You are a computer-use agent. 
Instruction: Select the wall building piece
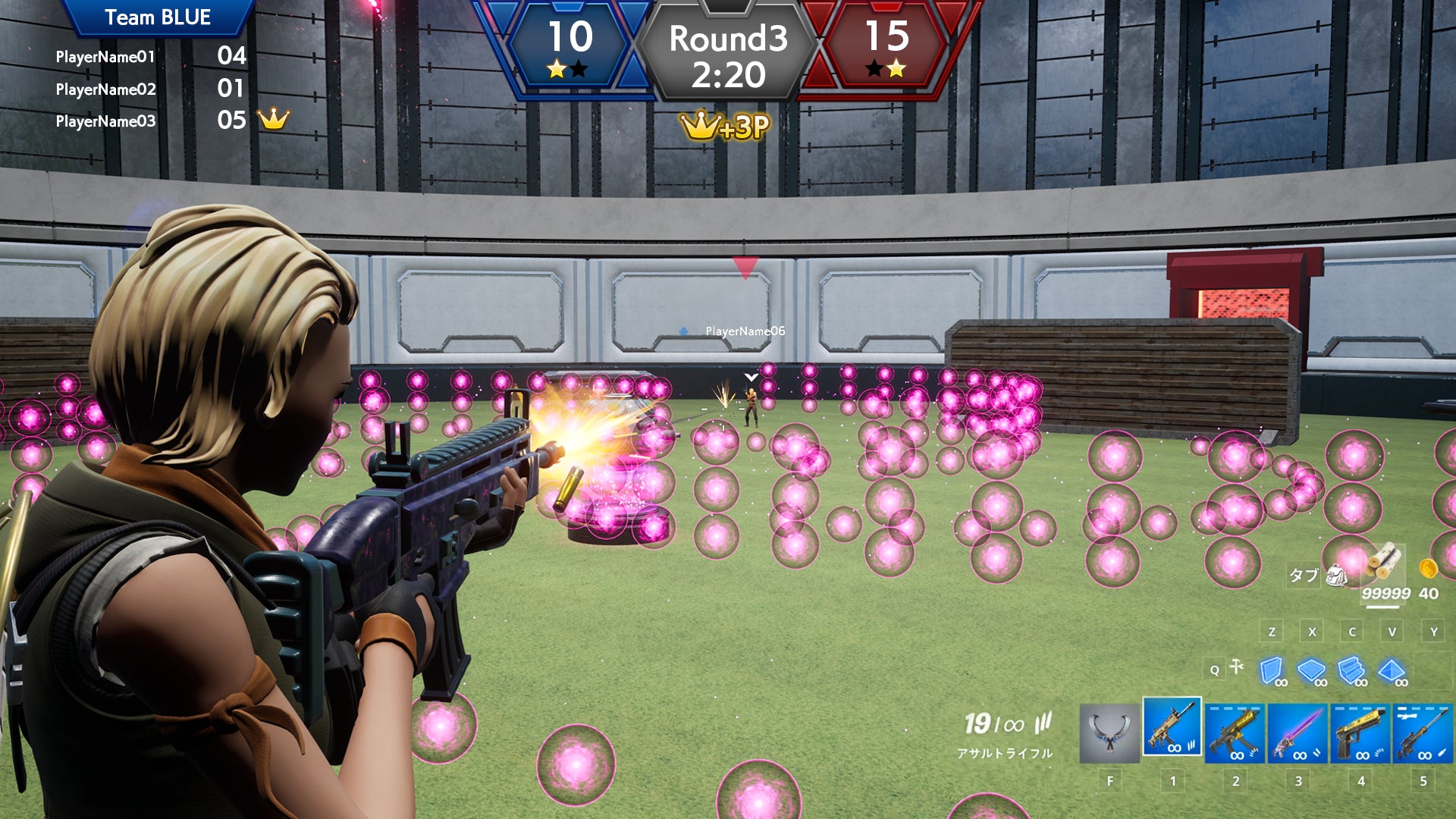pos(1272,670)
